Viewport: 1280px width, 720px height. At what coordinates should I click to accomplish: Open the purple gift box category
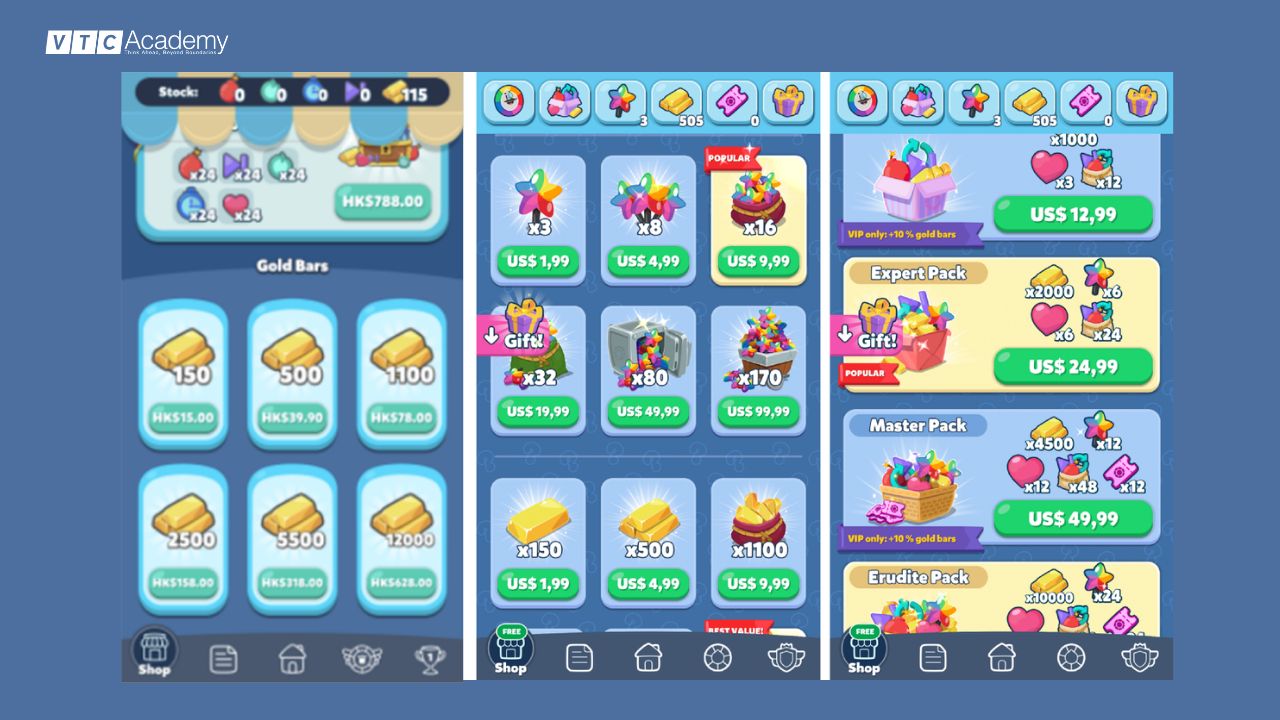[786, 101]
